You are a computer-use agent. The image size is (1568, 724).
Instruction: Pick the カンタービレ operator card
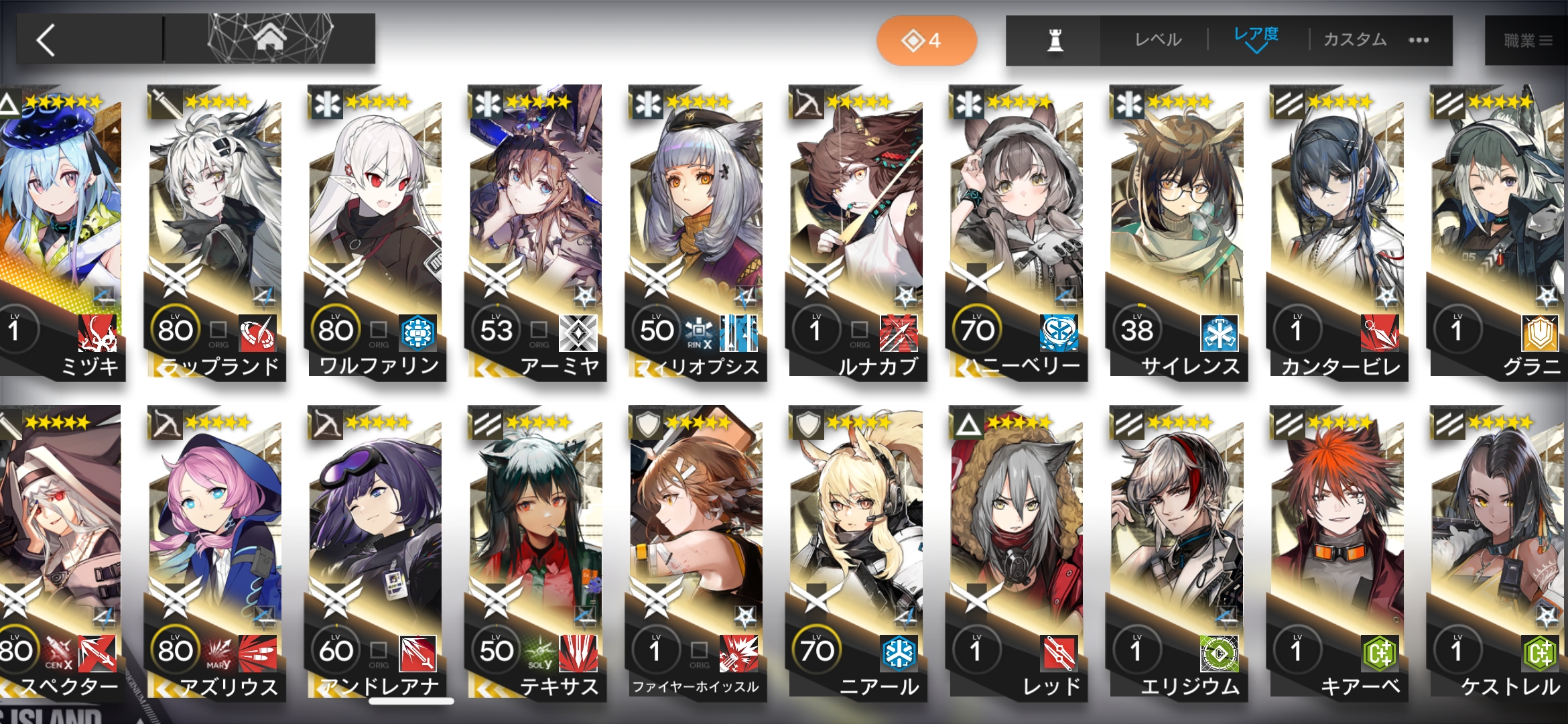pyautogui.click(x=1337, y=228)
